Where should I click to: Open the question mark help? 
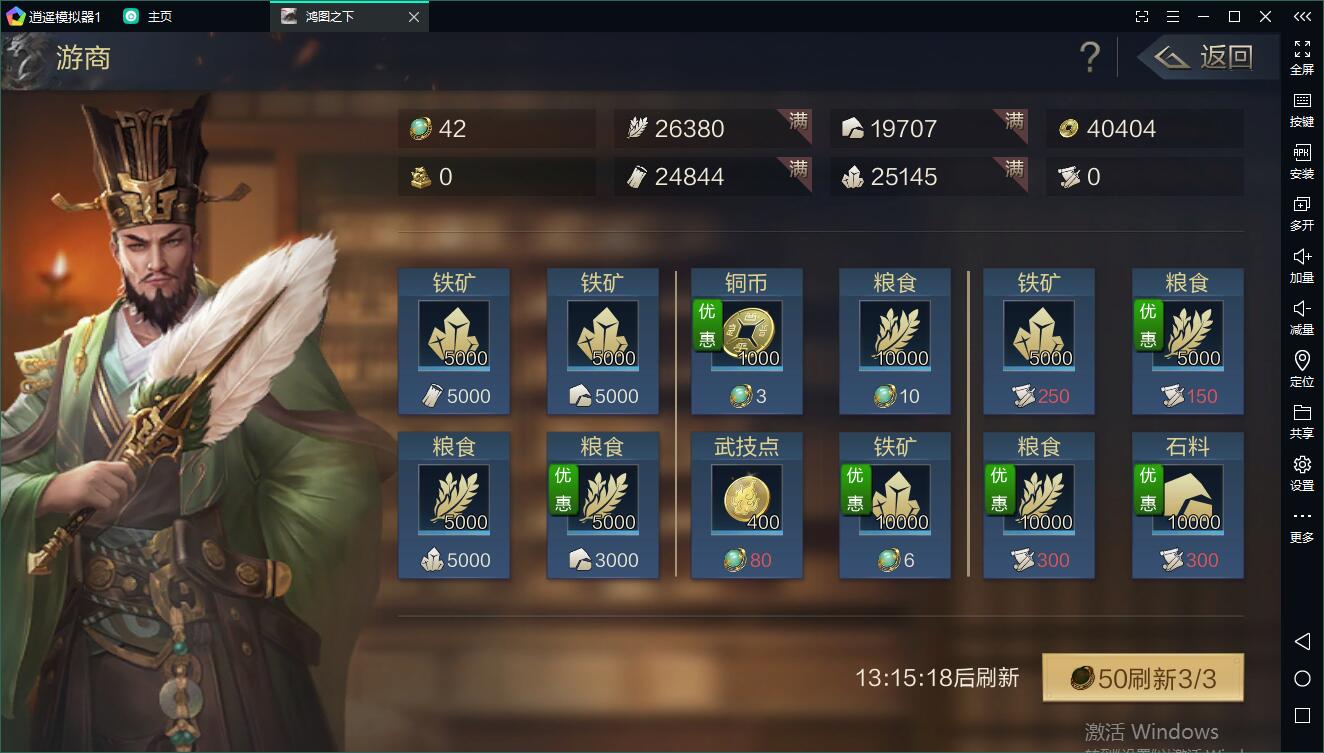coord(1090,57)
